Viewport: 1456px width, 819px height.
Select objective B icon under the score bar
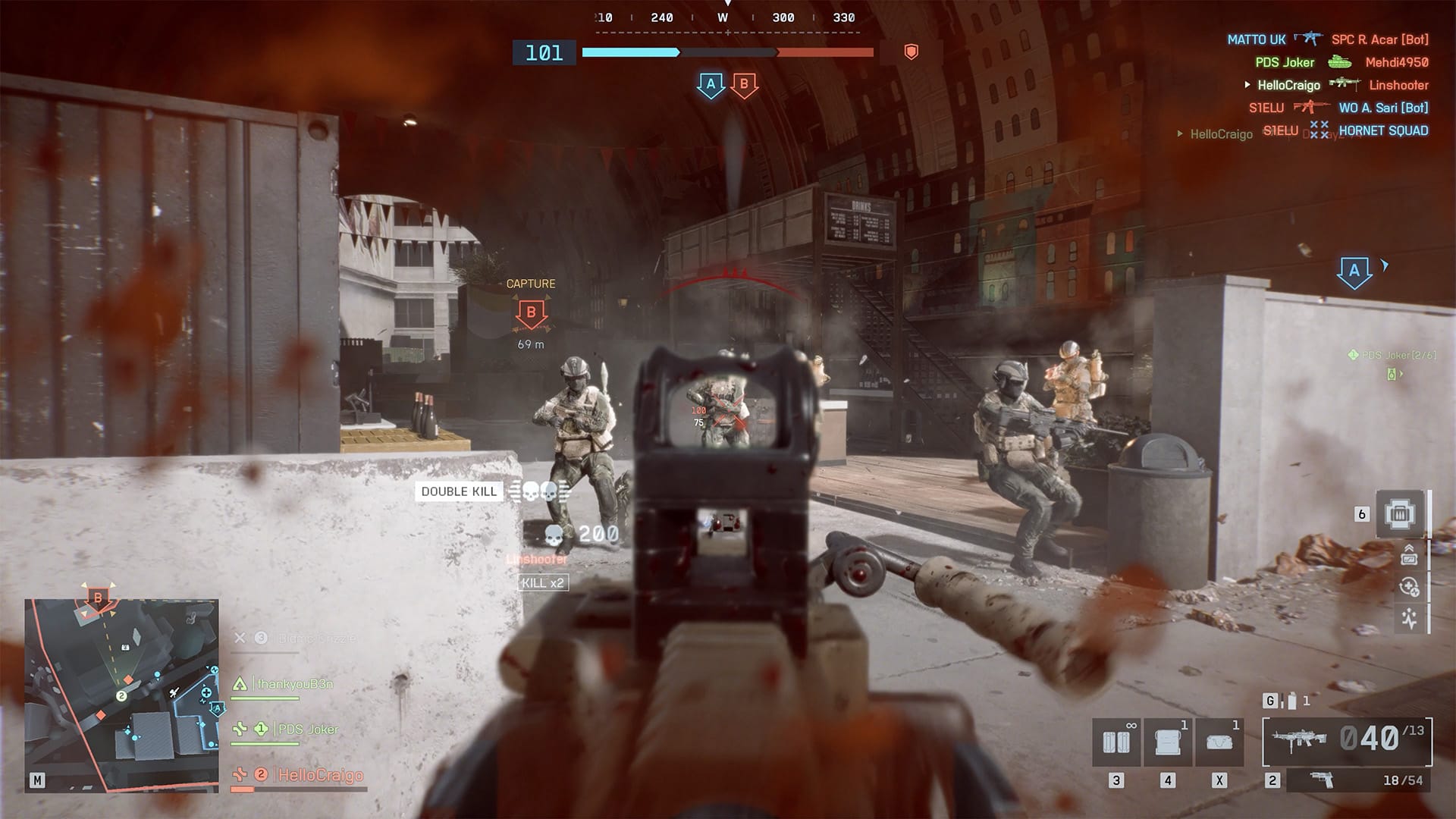pyautogui.click(x=744, y=85)
